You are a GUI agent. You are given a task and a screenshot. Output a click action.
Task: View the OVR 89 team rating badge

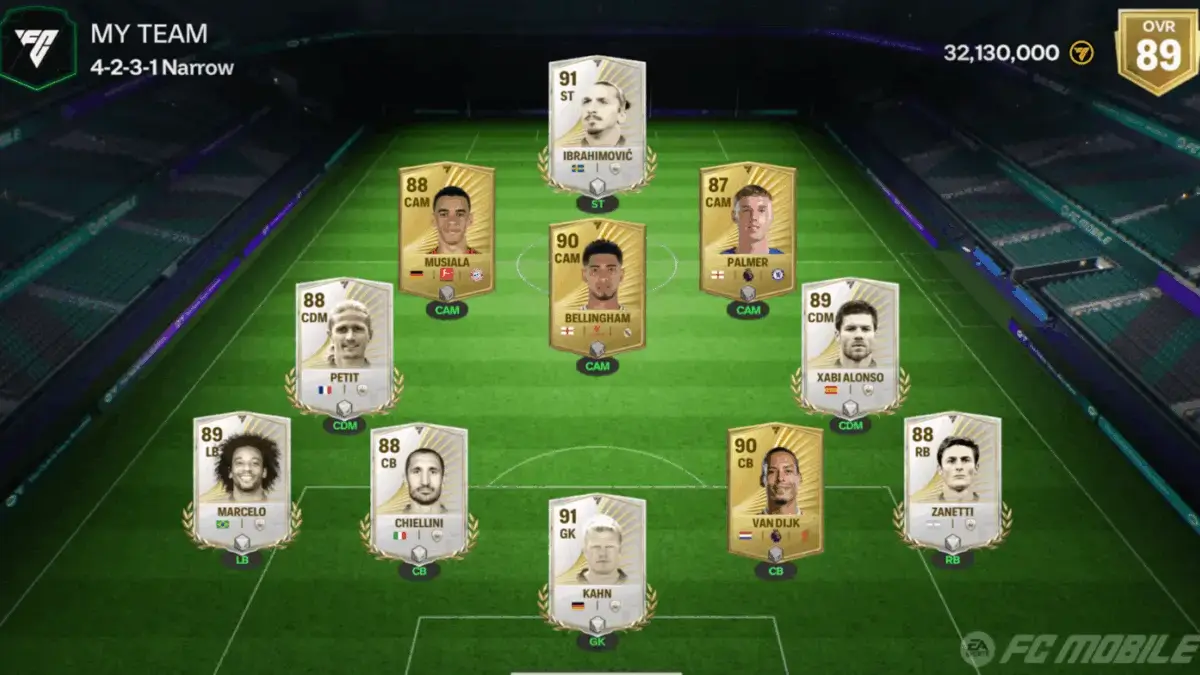pyautogui.click(x=1157, y=50)
